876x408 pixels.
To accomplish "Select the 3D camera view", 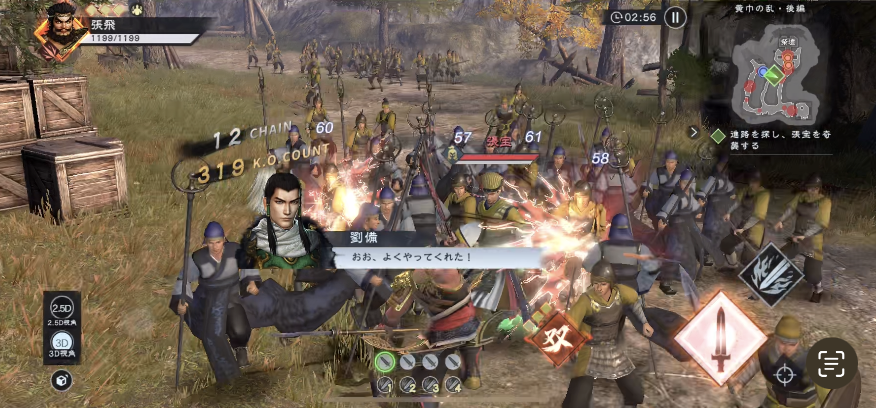I will click(x=62, y=343).
